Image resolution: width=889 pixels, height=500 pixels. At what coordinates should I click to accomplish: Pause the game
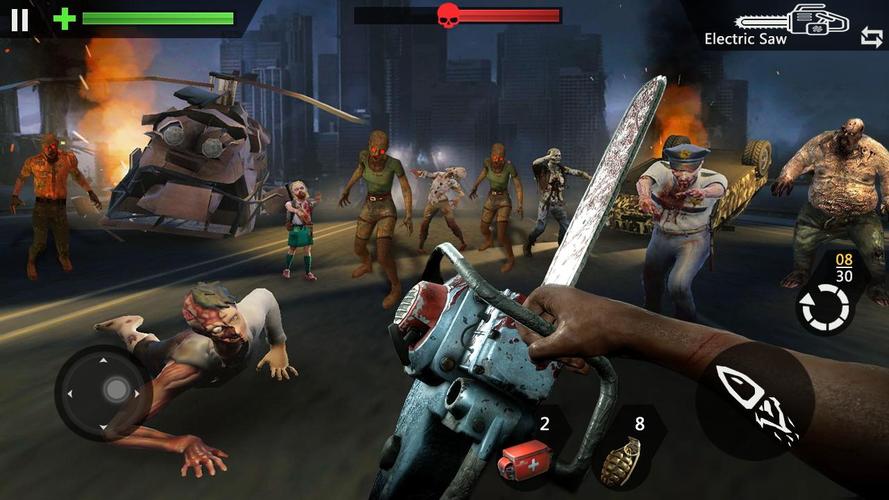click(19, 19)
